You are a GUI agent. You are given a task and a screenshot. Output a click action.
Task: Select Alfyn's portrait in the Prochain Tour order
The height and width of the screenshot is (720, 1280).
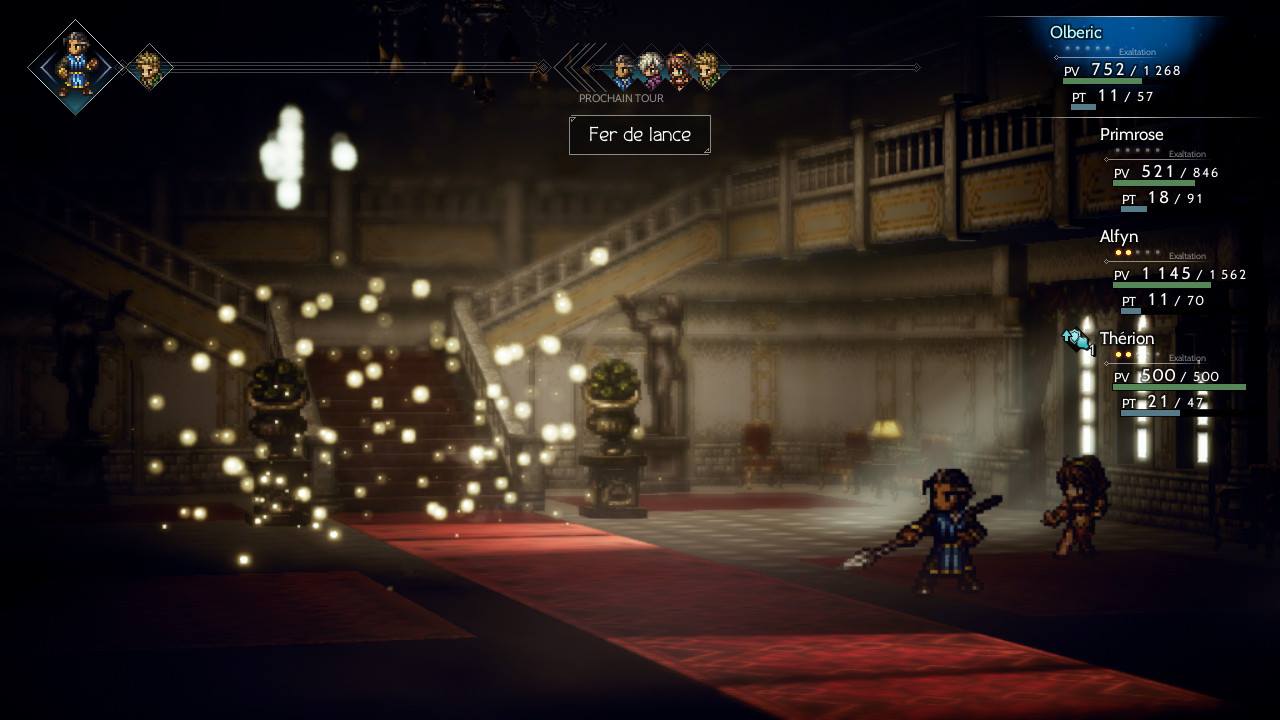pos(708,68)
